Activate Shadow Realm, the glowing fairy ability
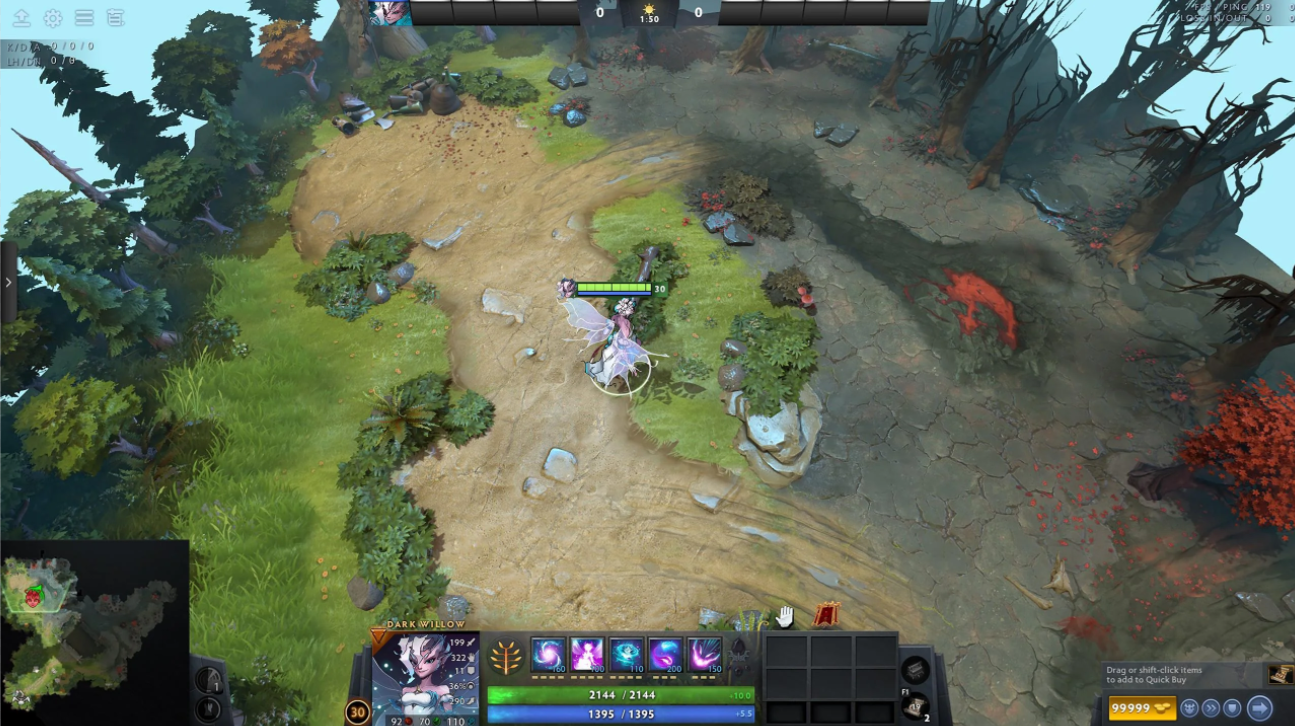The width and height of the screenshot is (1295, 726). 587,654
